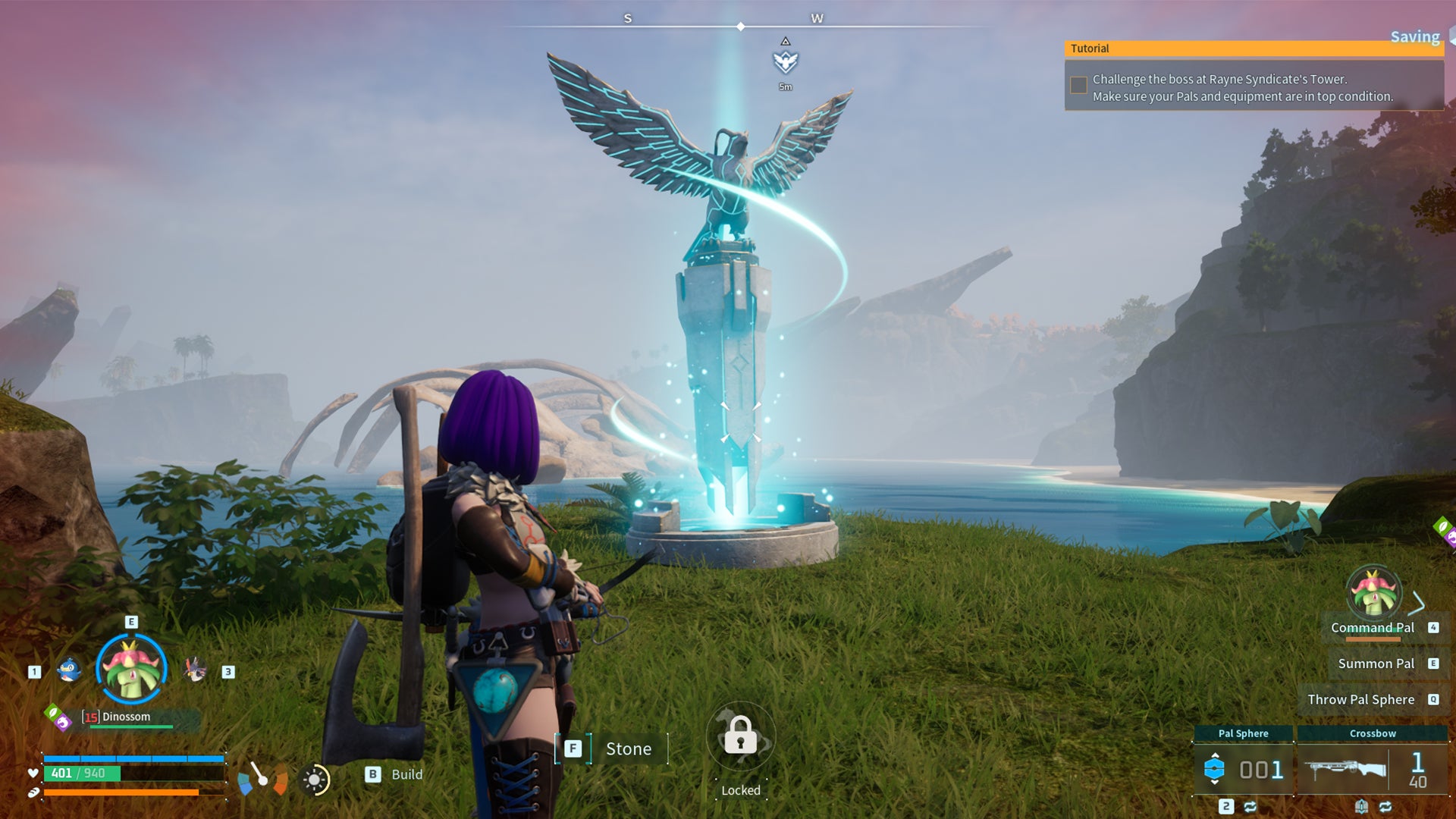
Task: Pick the dark horned Pal icon
Action: point(195,670)
